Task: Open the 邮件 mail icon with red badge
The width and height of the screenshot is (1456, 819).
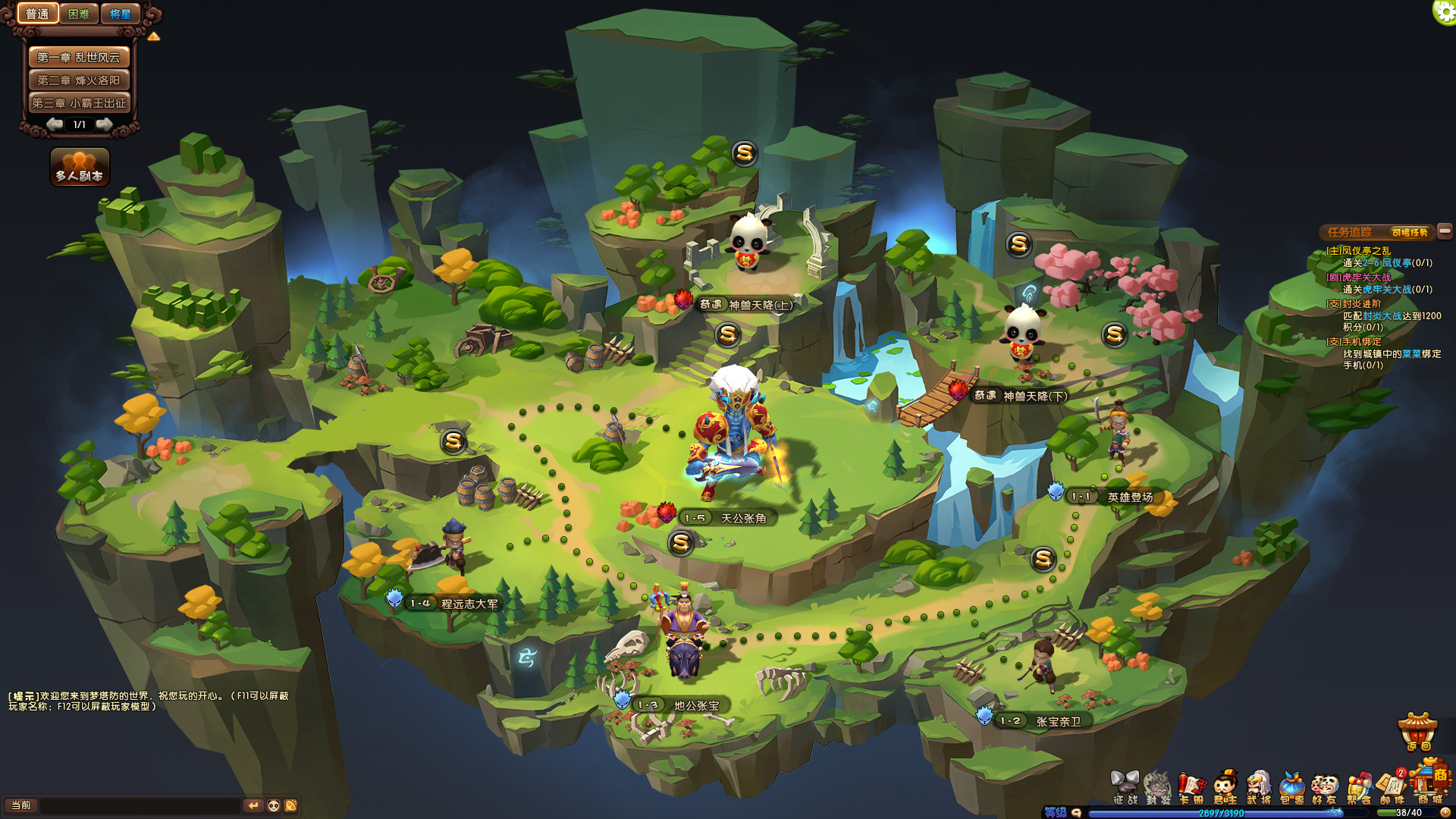Action: [x=1392, y=785]
